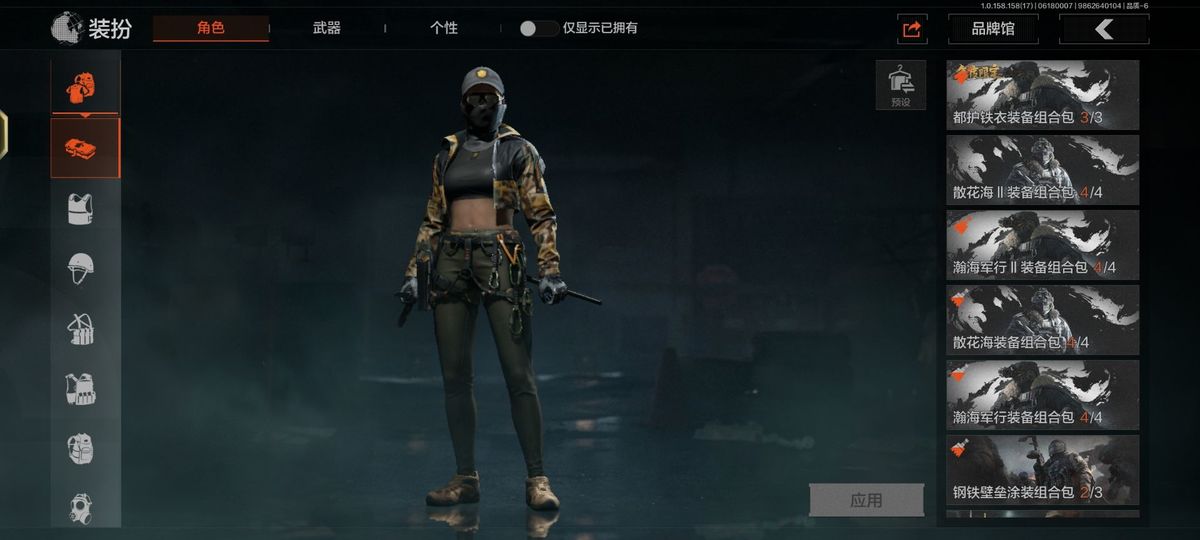Select the highlighted orange bundle category icon
This screenshot has height=540, width=1200.
[85, 148]
